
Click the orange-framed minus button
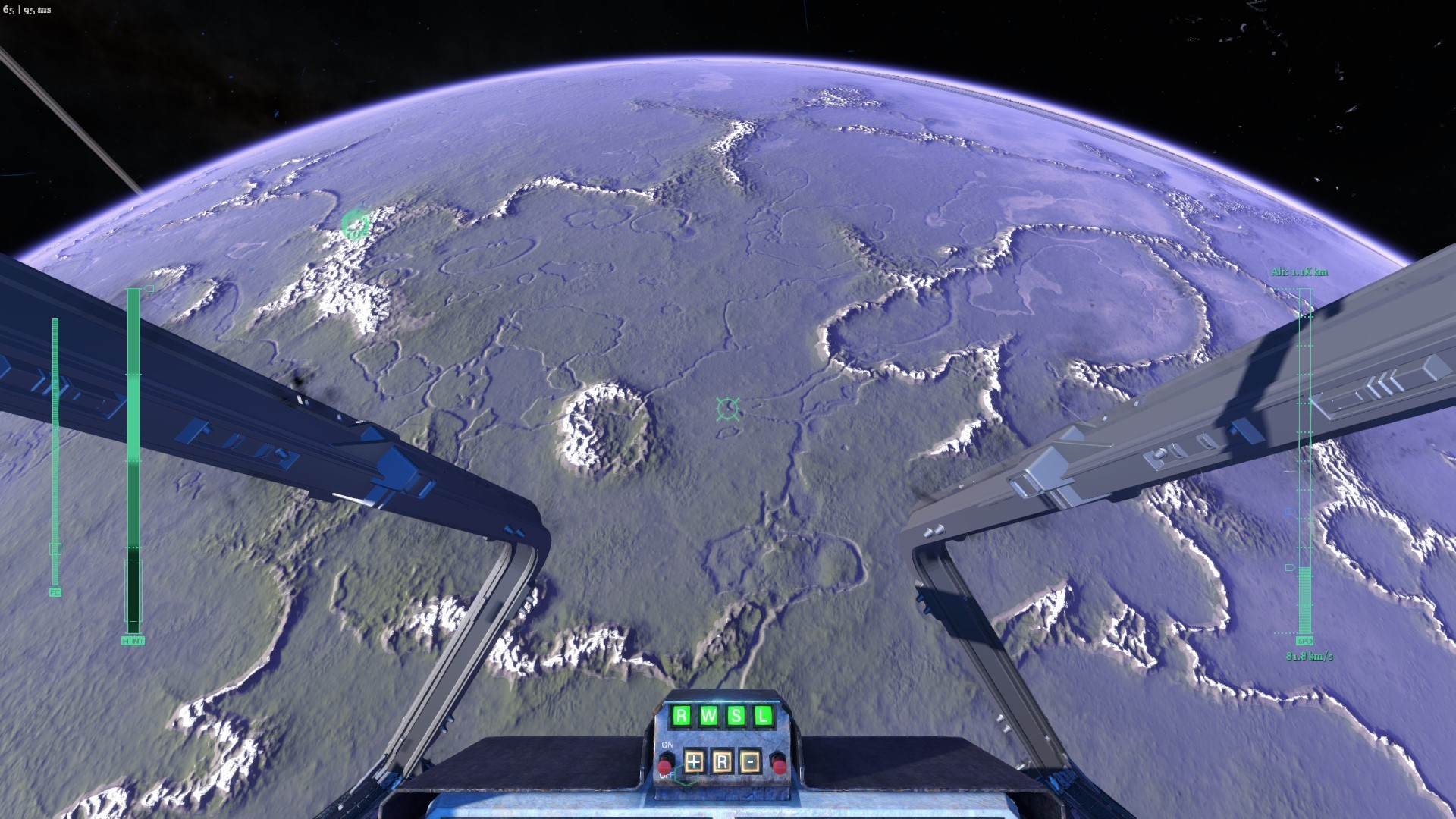click(750, 761)
